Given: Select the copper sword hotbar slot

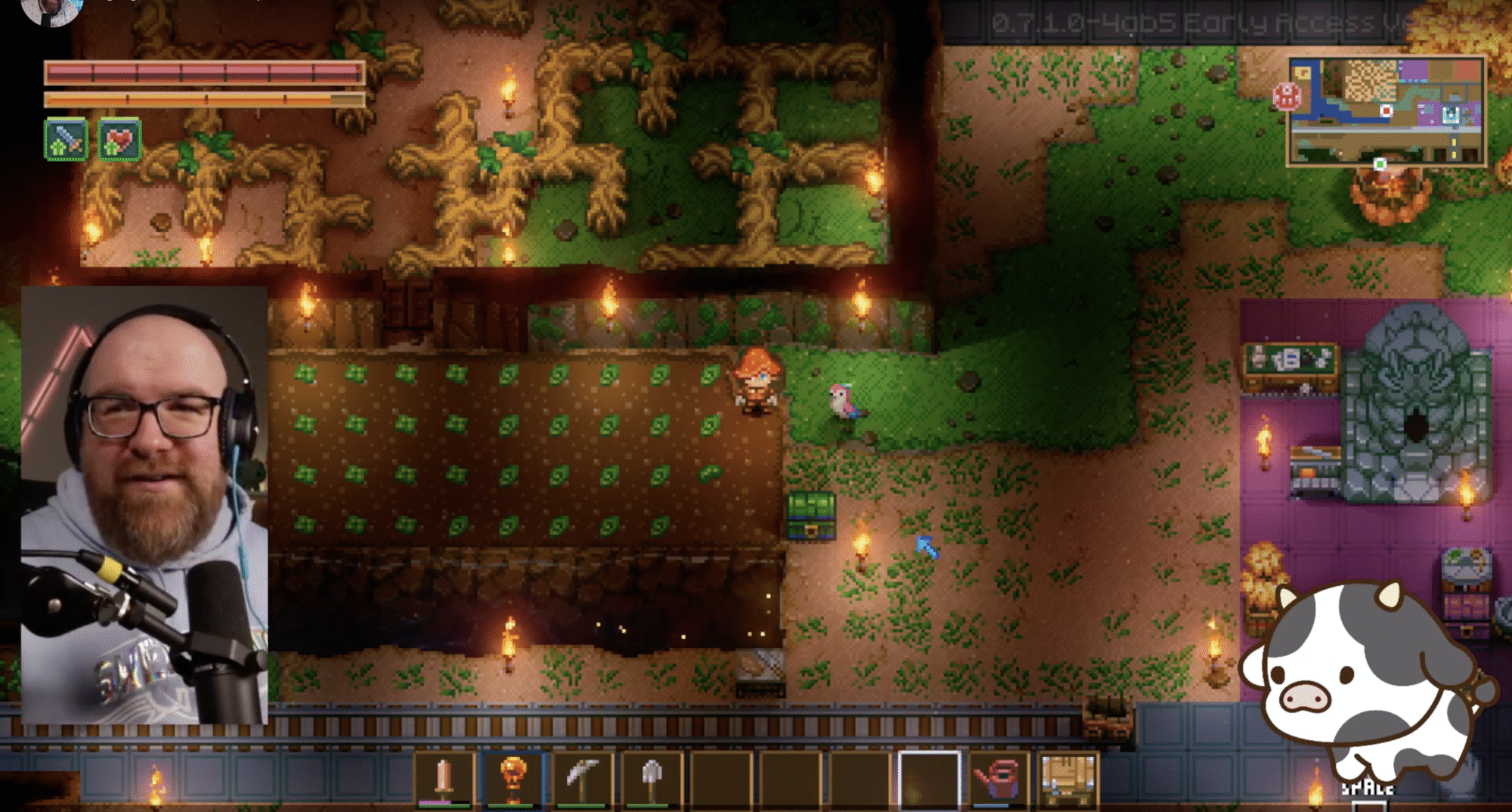Looking at the screenshot, I should 445,779.
